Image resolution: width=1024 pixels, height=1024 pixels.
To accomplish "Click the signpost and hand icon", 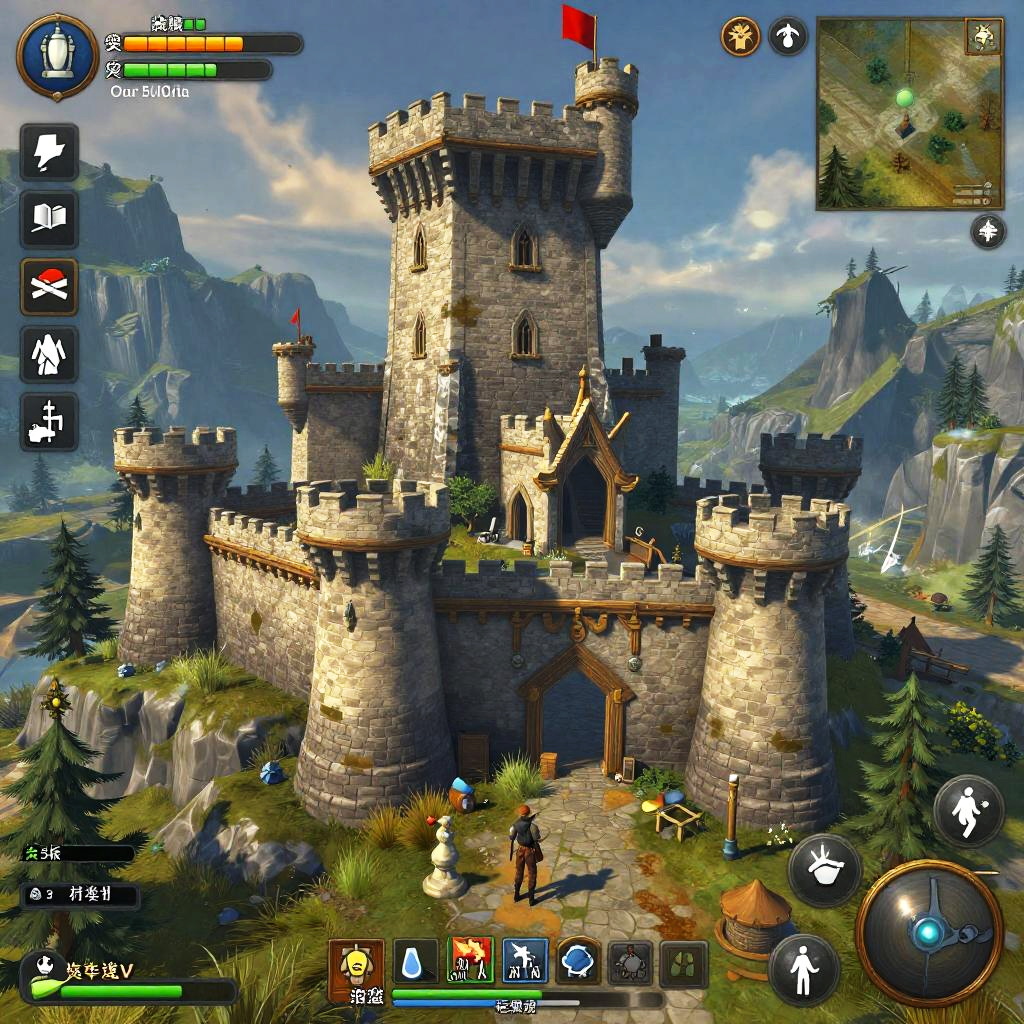I will 49,420.
